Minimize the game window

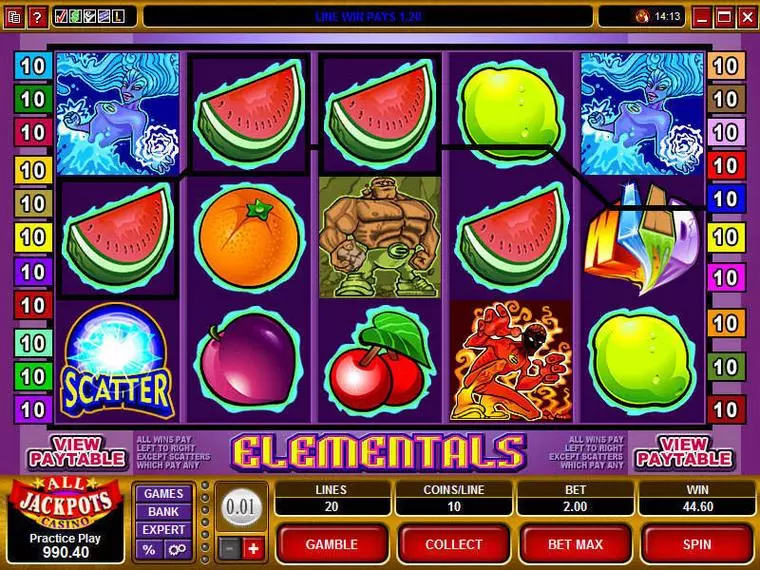tap(703, 16)
